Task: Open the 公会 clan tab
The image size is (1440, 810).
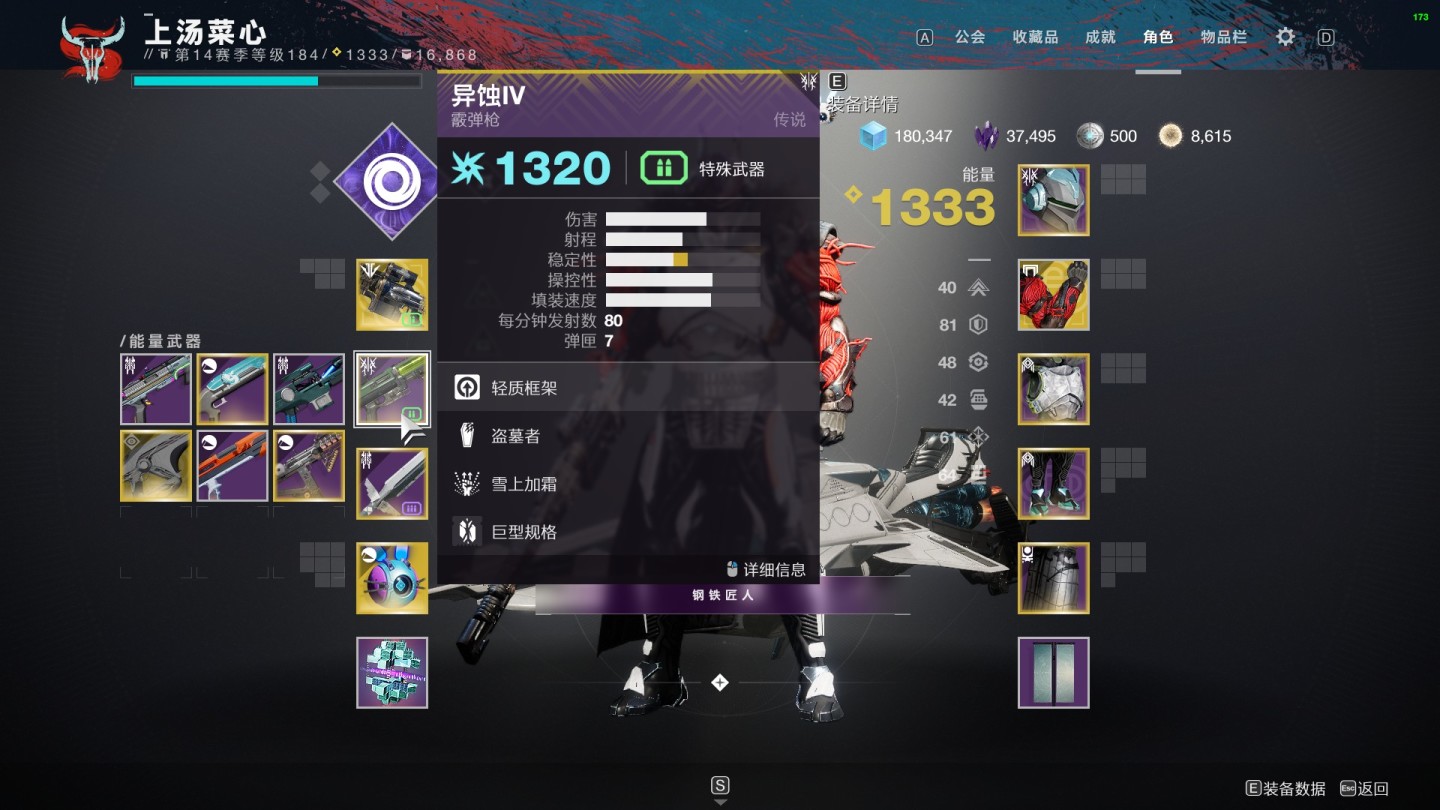Action: tap(969, 37)
